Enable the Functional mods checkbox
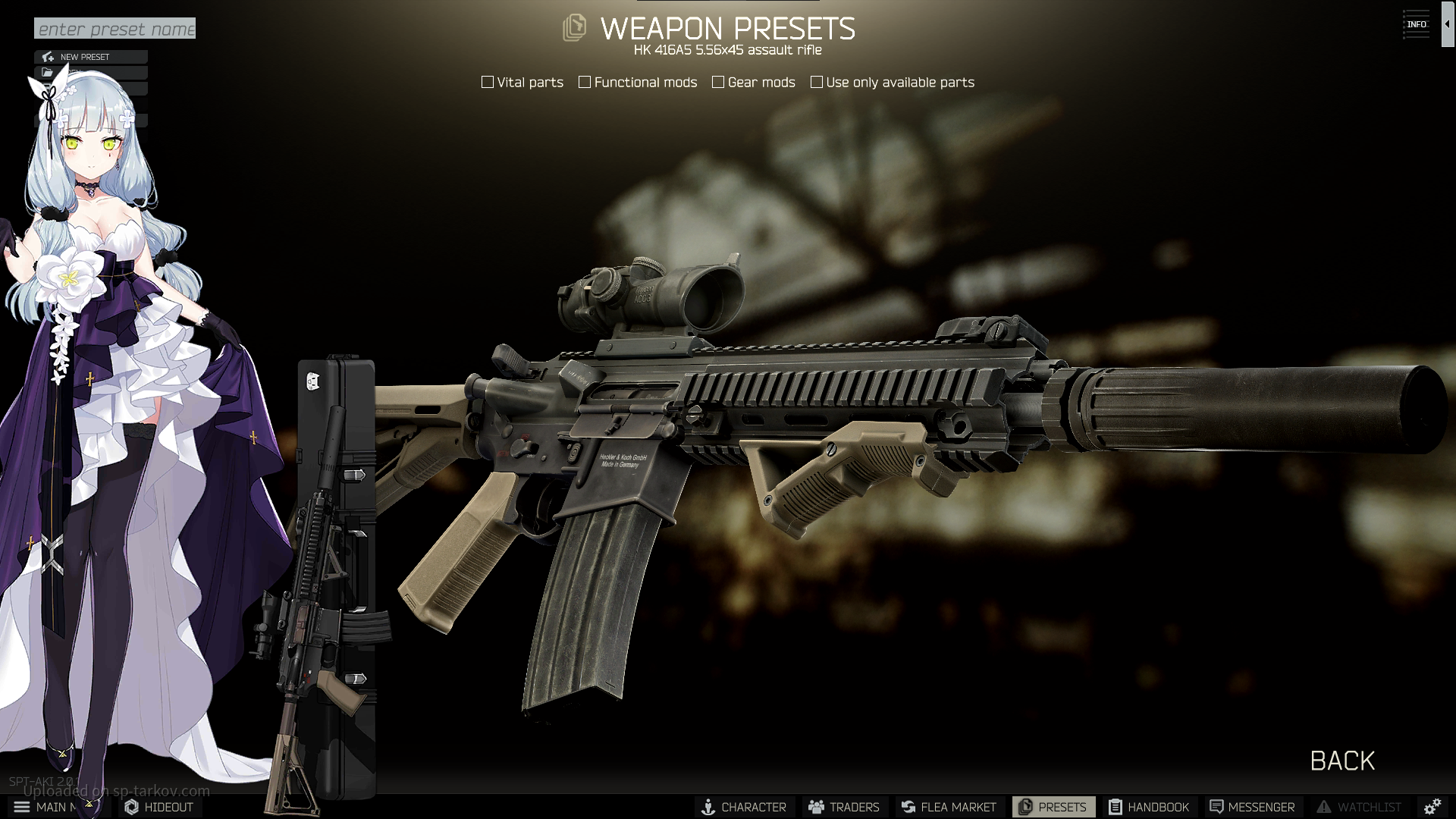The width and height of the screenshot is (1456, 819). coord(585,82)
